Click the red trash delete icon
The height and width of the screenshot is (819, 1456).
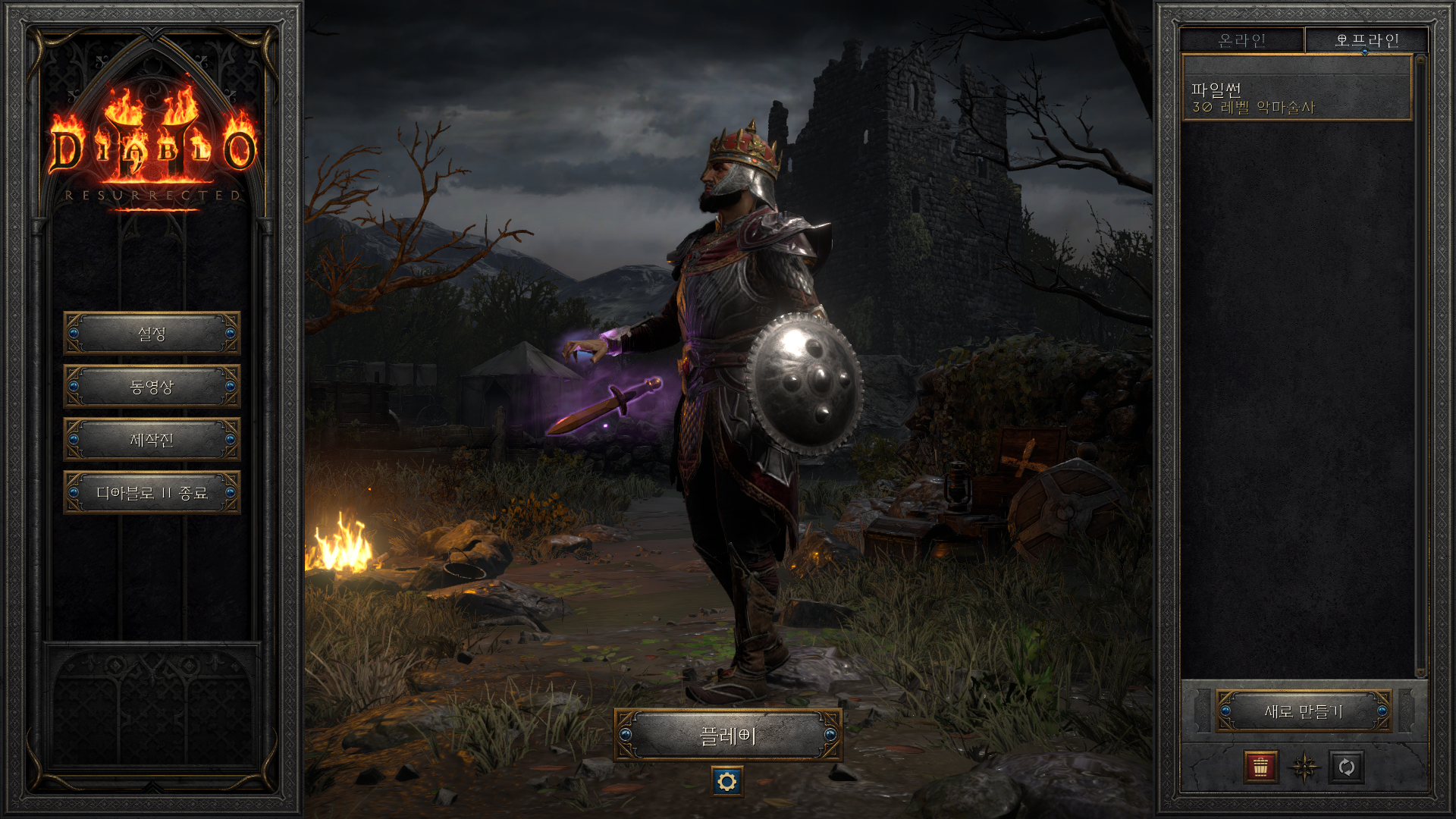pos(1260,767)
